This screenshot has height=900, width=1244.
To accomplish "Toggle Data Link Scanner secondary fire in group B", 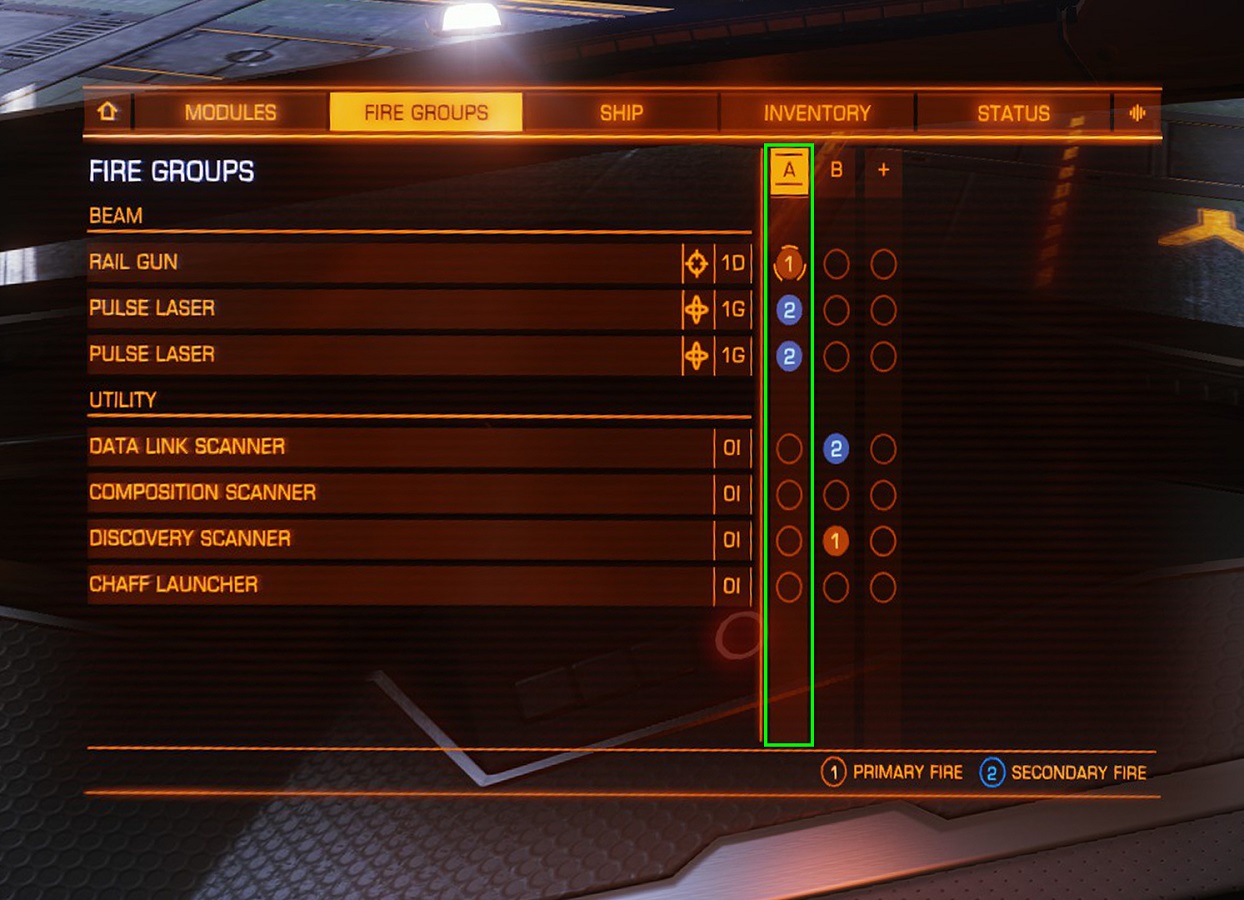I will pos(836,449).
